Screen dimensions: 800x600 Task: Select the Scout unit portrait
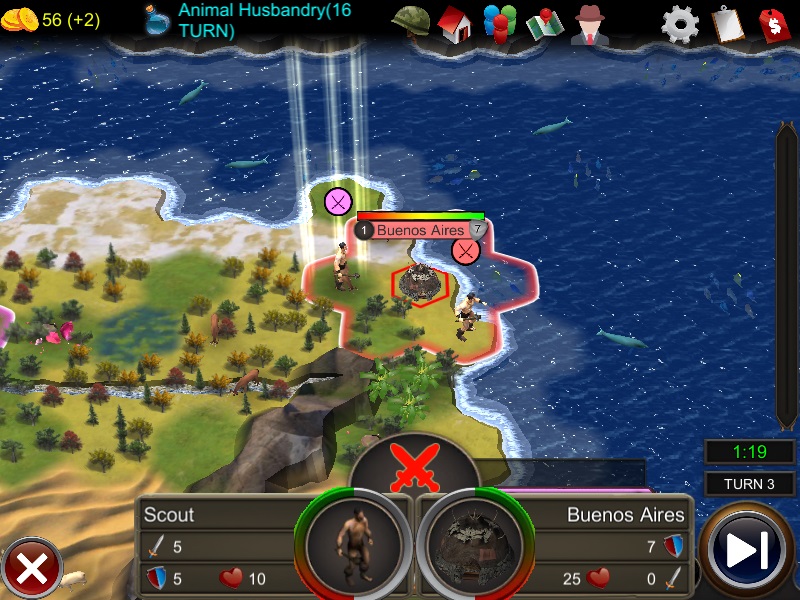point(353,547)
